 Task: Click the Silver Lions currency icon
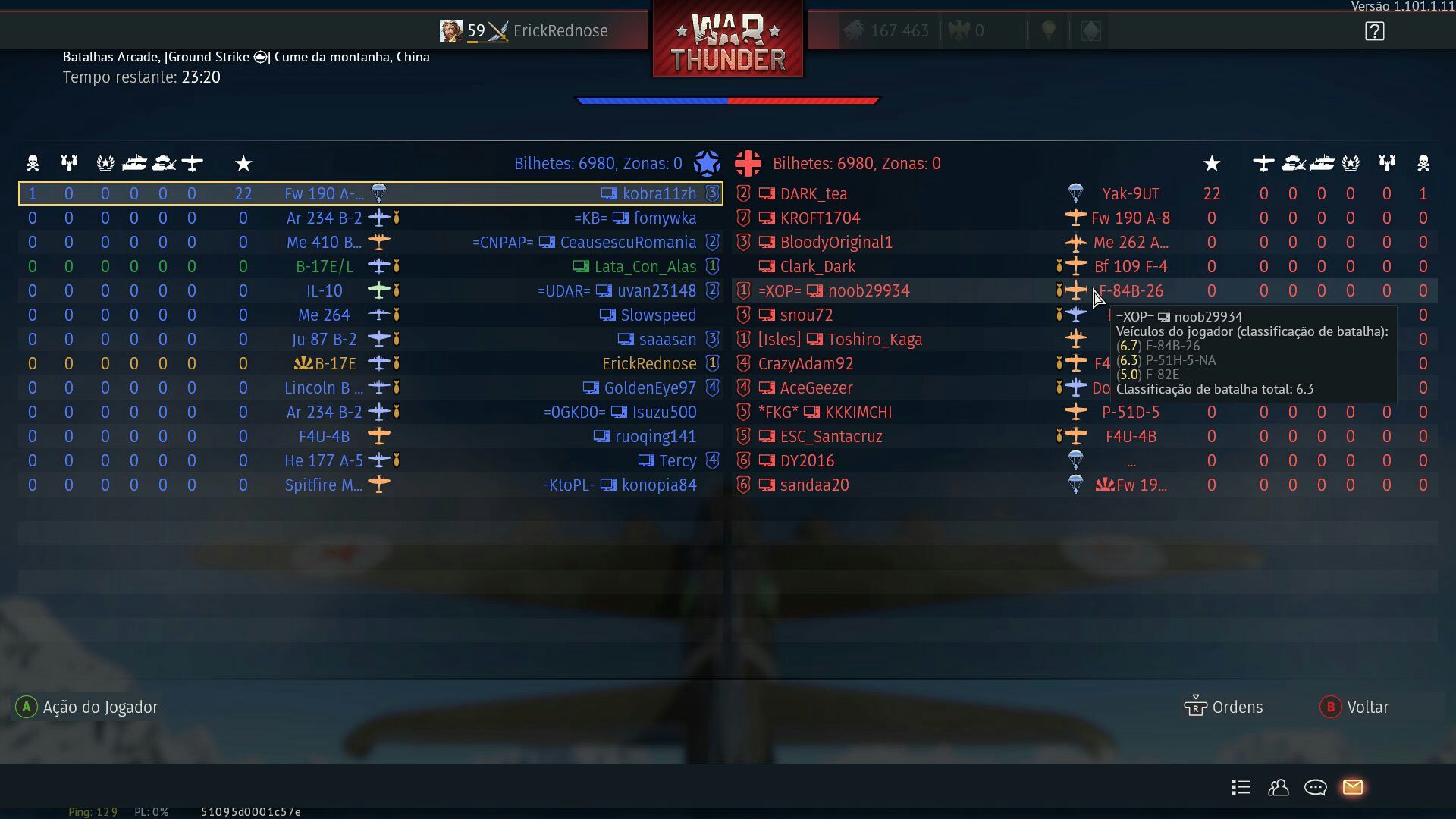855,30
